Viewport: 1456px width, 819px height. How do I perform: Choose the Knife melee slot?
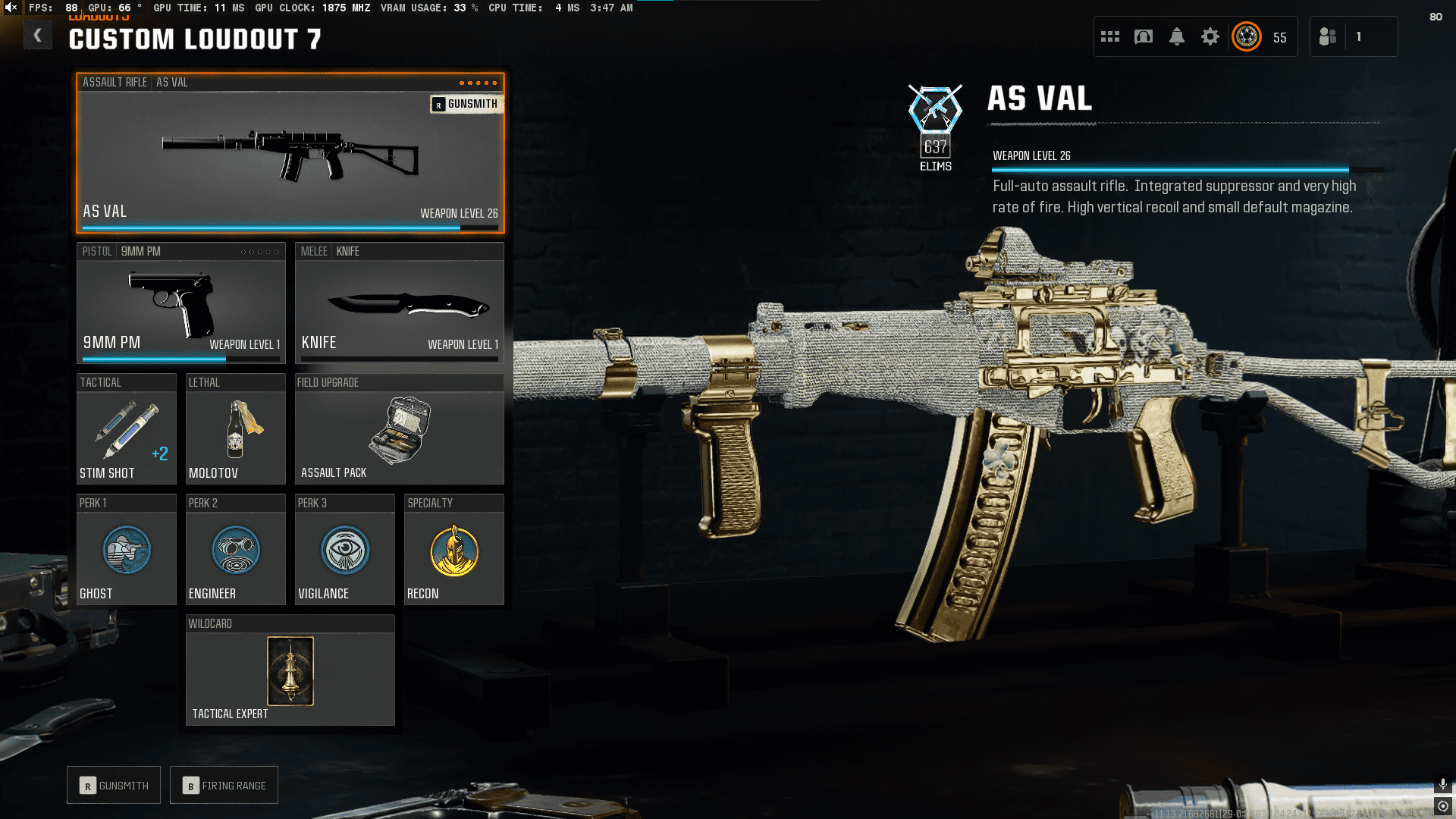399,303
